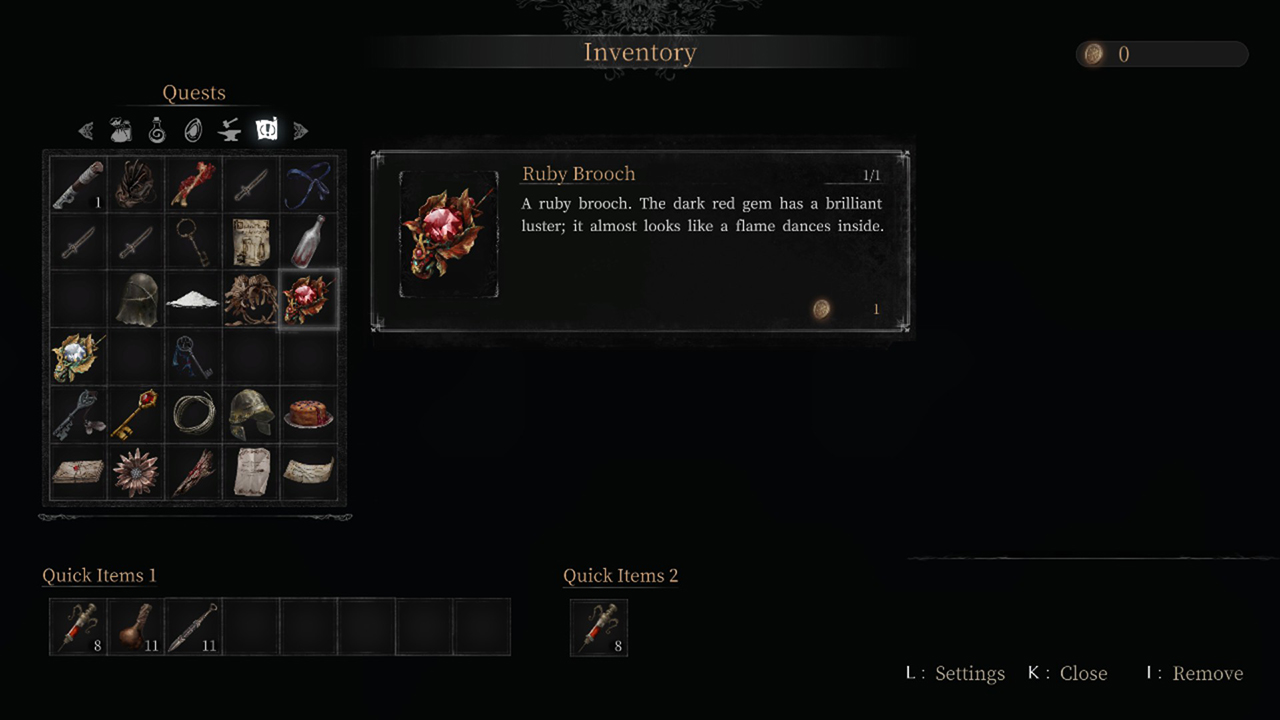Switch to the anvil and hammer category tab
This screenshot has height=720, width=1280.
tap(230, 130)
